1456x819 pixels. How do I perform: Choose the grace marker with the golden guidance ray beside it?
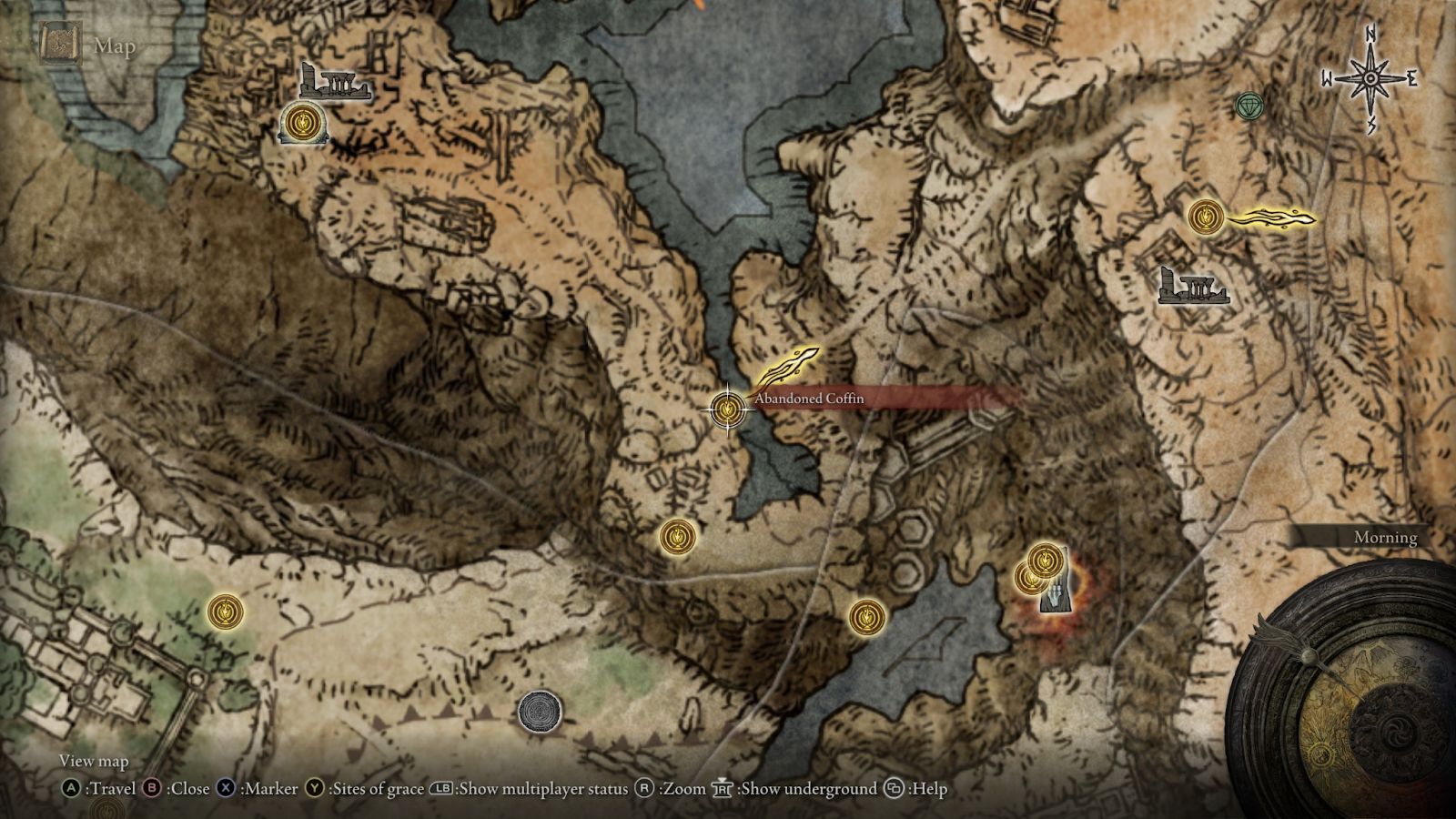pyautogui.click(x=1206, y=217)
